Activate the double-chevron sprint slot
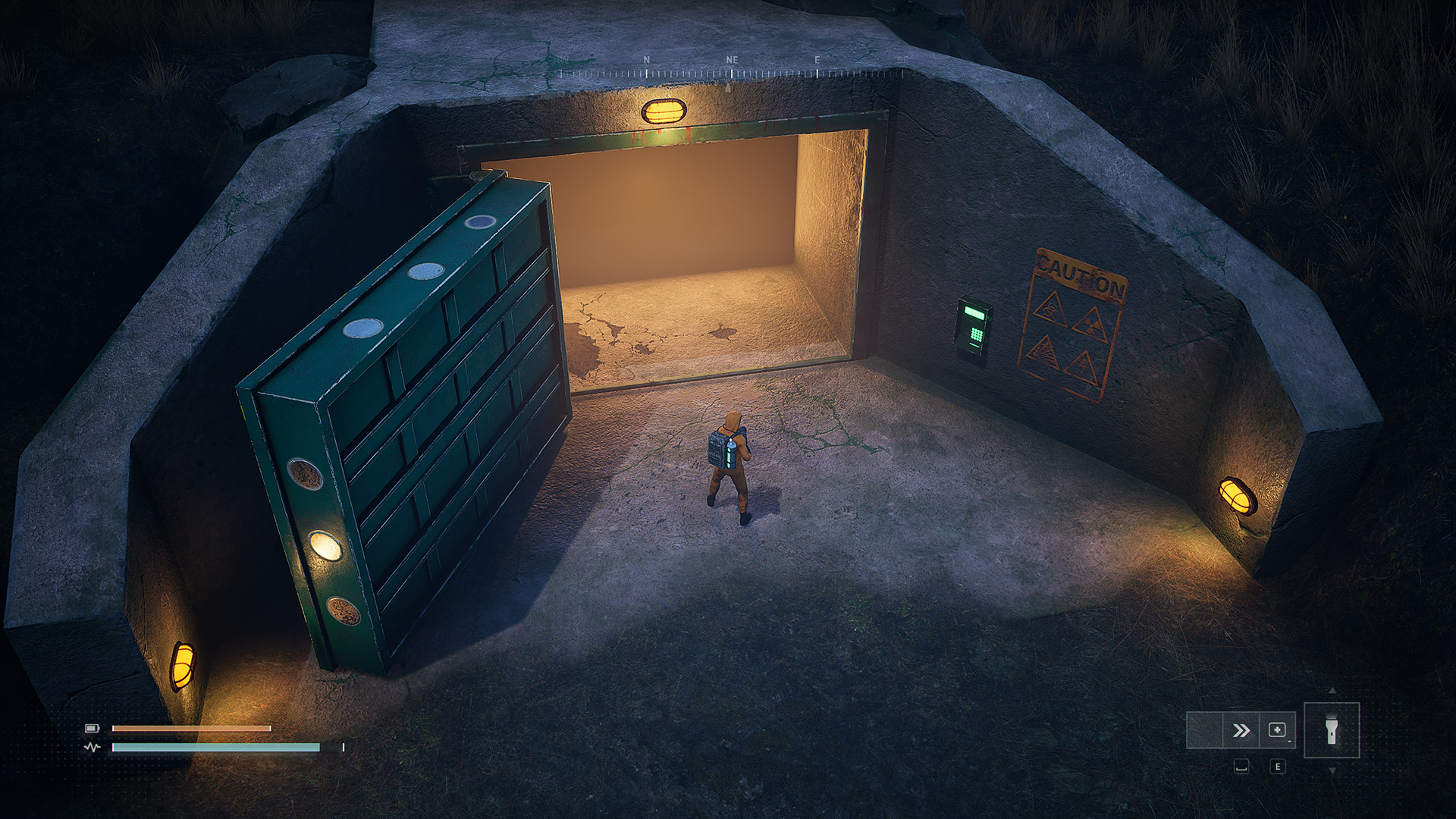Viewport: 1456px width, 819px height. click(x=1241, y=730)
